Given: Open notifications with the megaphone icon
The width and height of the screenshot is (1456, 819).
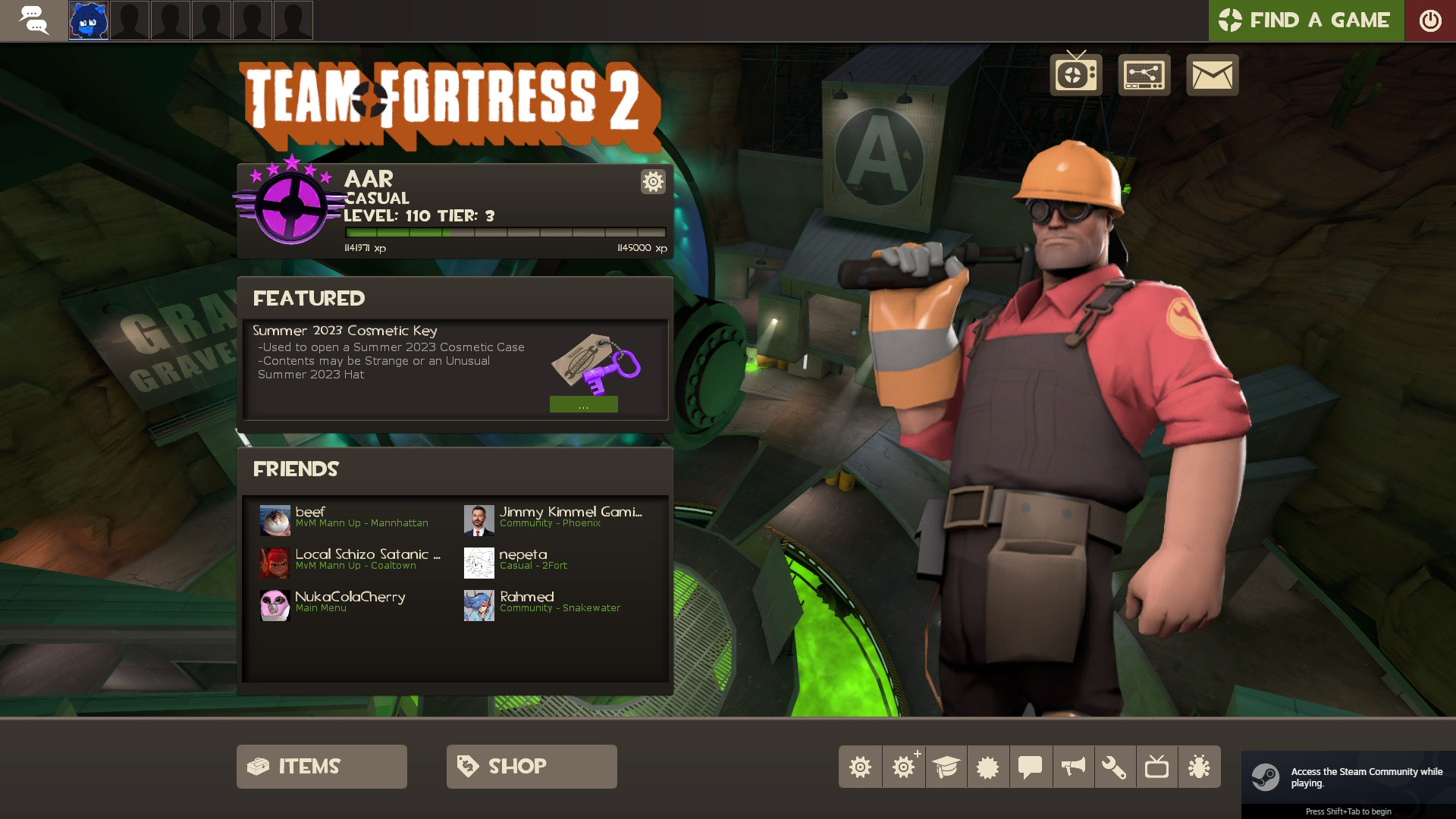Looking at the screenshot, I should coord(1072,767).
